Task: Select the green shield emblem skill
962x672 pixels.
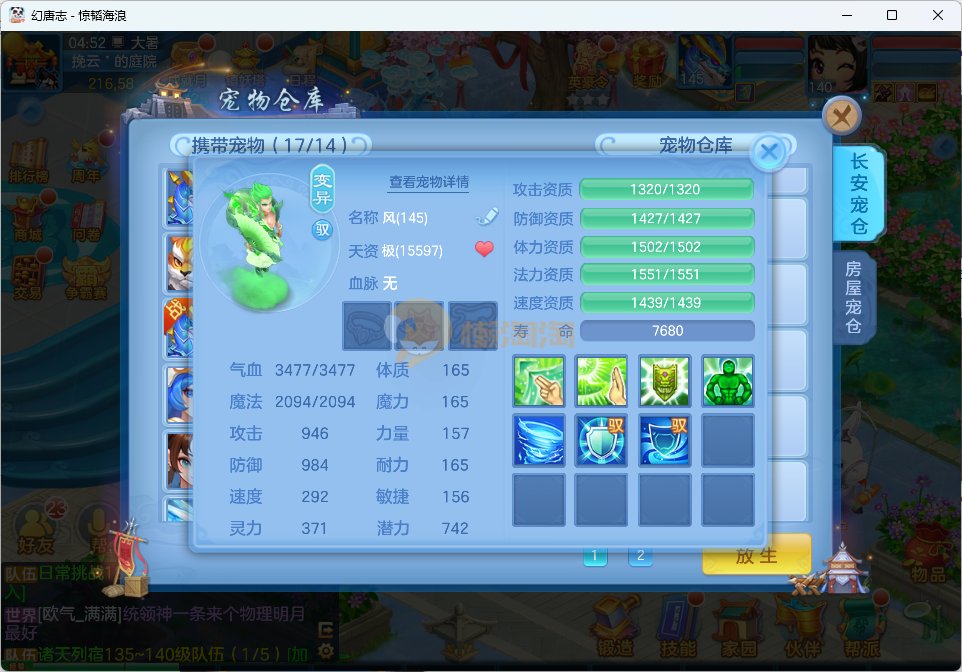Action: (665, 380)
